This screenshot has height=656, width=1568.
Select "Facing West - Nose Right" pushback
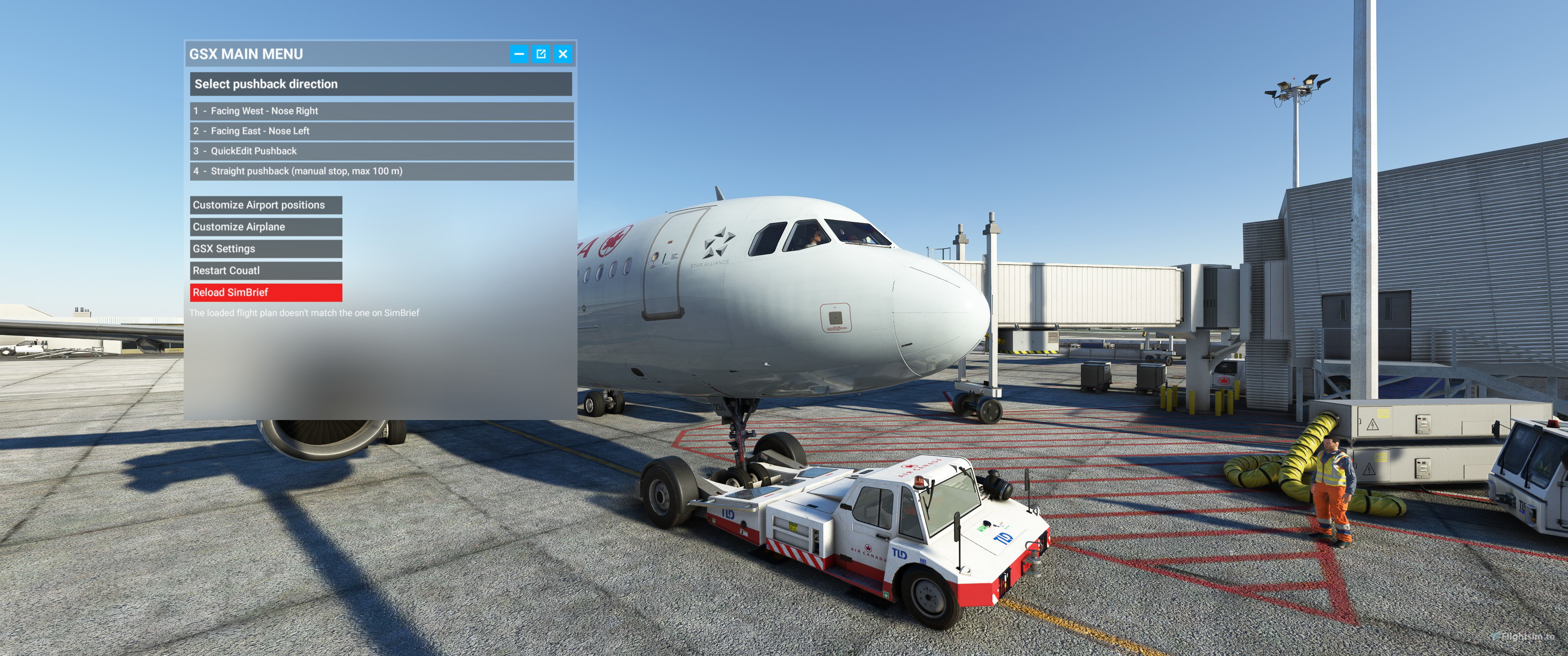[381, 111]
